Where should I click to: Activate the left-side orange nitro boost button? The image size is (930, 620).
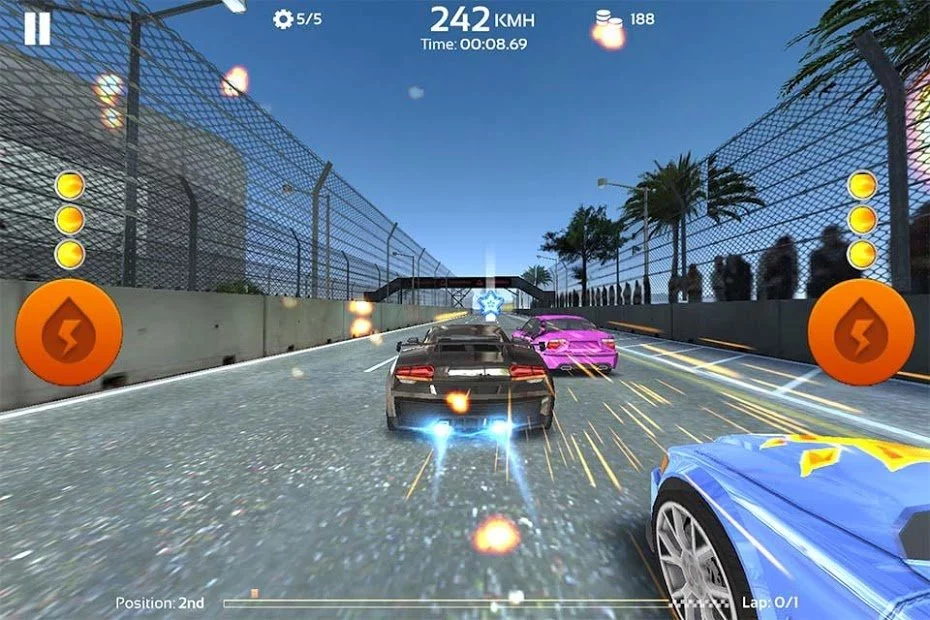(69, 332)
